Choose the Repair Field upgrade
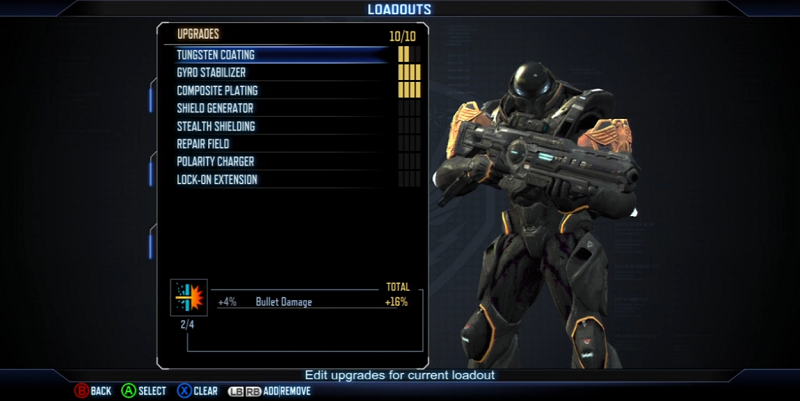Image resolution: width=800 pixels, height=401 pixels. [x=203, y=144]
